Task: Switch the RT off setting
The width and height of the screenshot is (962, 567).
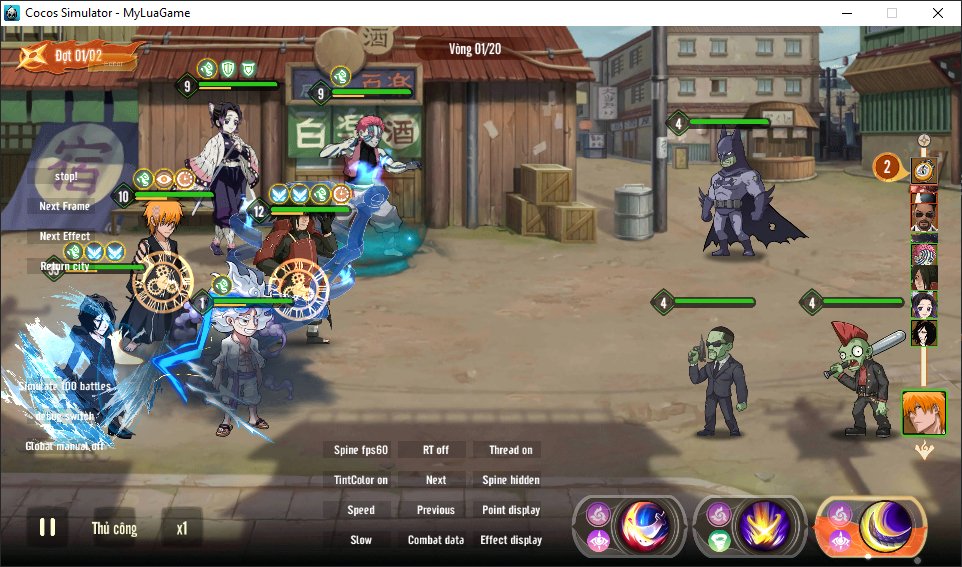Action: pos(436,450)
